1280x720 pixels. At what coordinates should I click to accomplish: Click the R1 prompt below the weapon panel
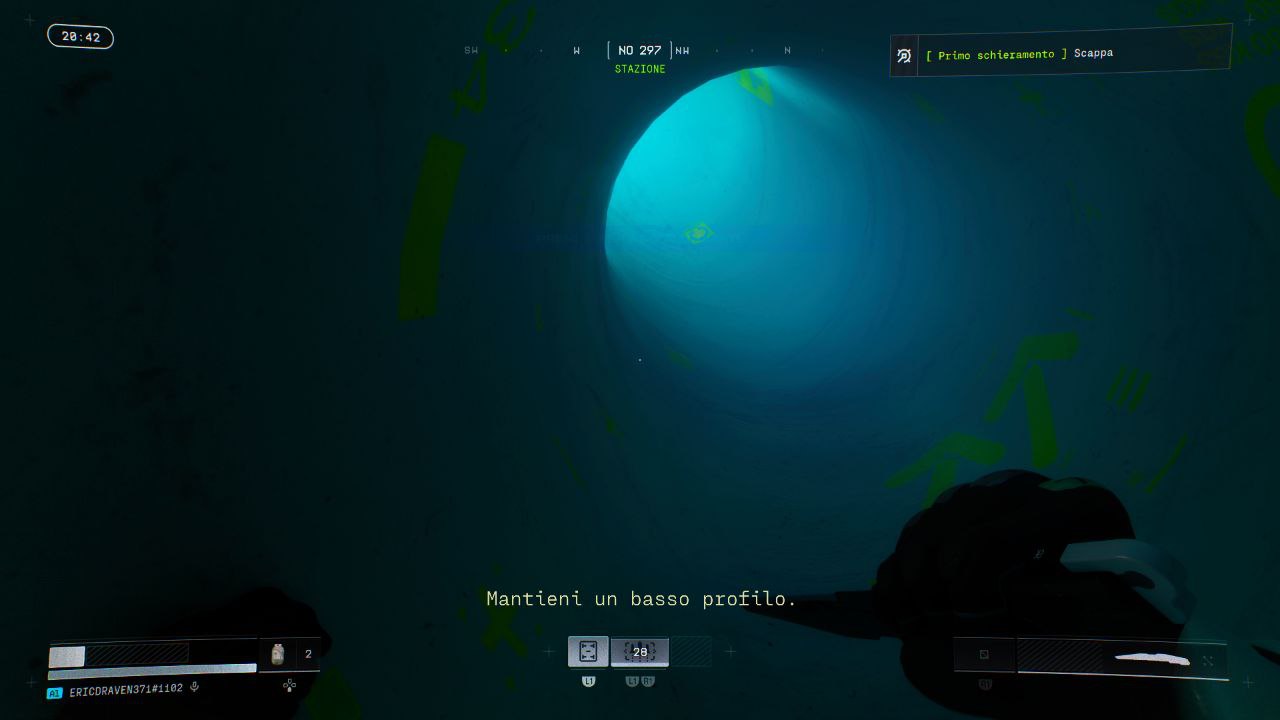tap(984, 685)
